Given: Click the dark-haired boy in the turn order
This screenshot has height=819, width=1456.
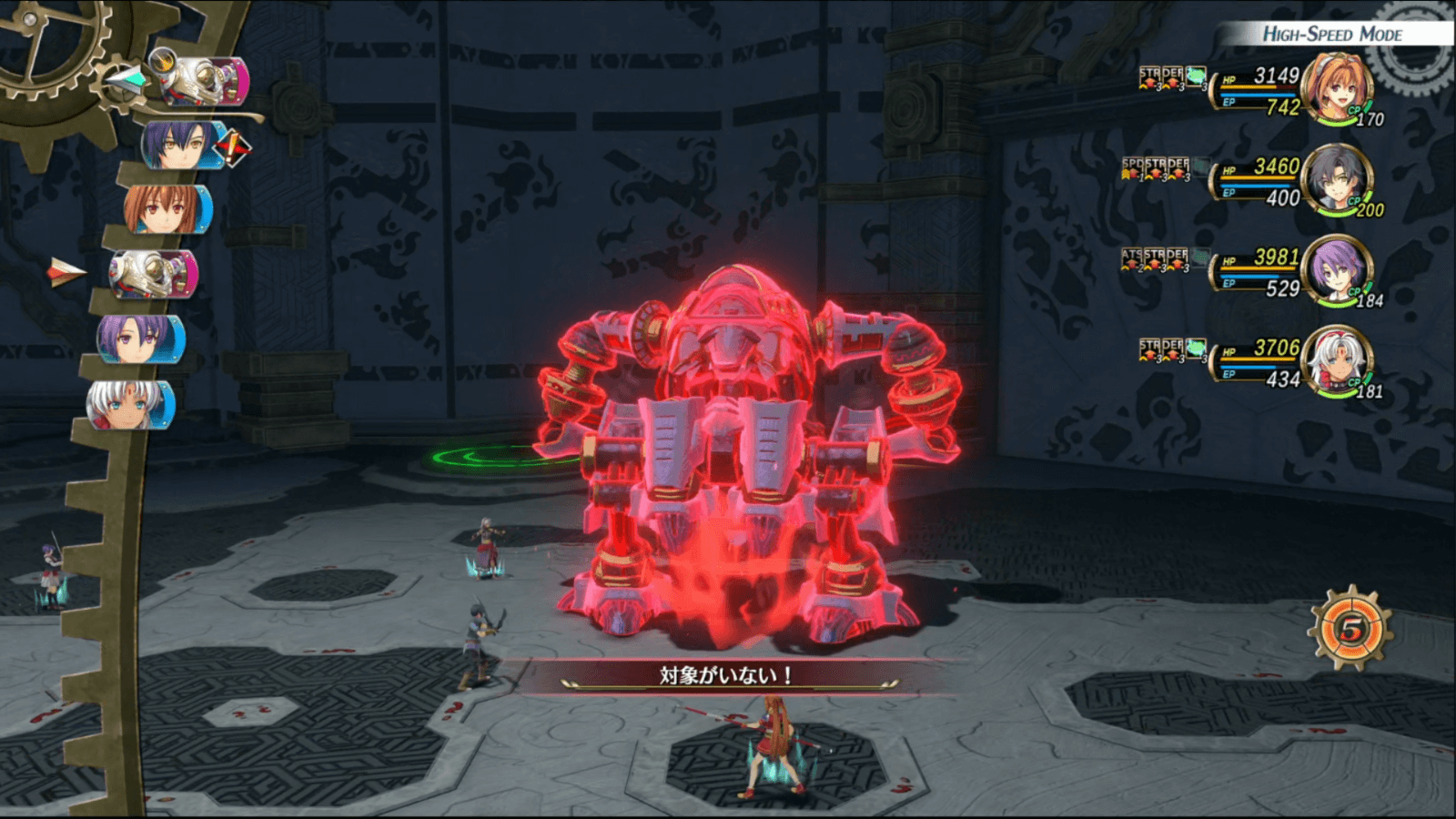Looking at the screenshot, I should tap(179, 146).
